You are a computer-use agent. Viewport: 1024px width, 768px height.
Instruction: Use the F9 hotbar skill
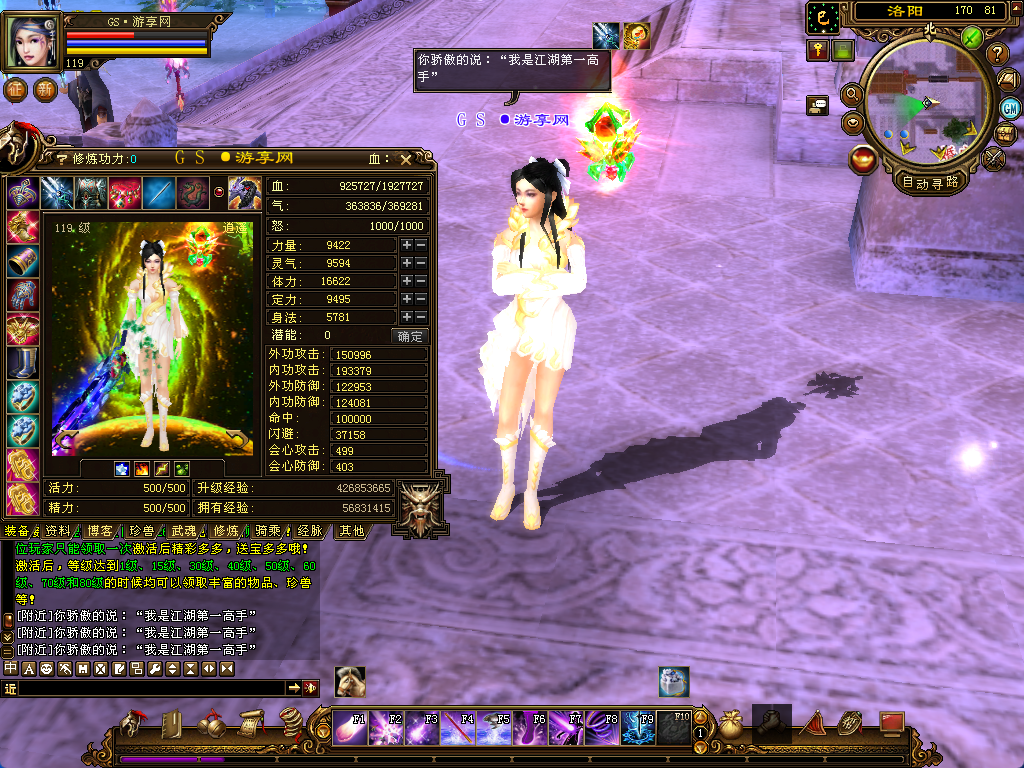click(638, 728)
